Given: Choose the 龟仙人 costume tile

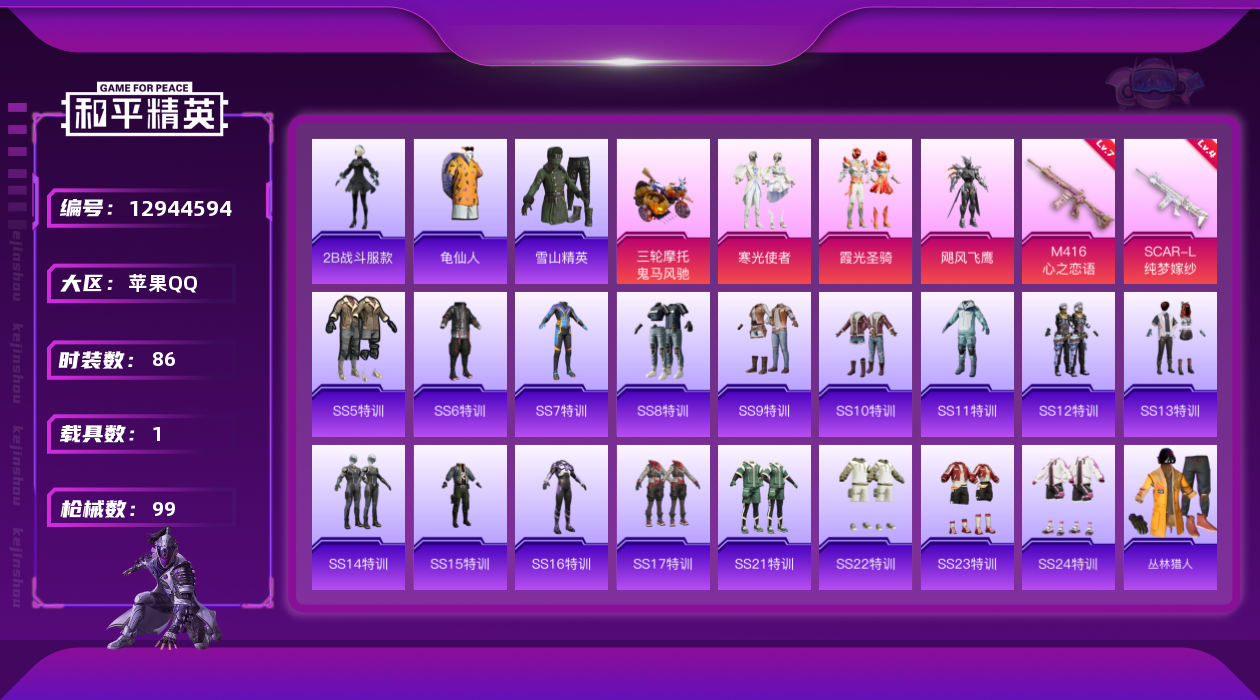Looking at the screenshot, I should pos(460,210).
